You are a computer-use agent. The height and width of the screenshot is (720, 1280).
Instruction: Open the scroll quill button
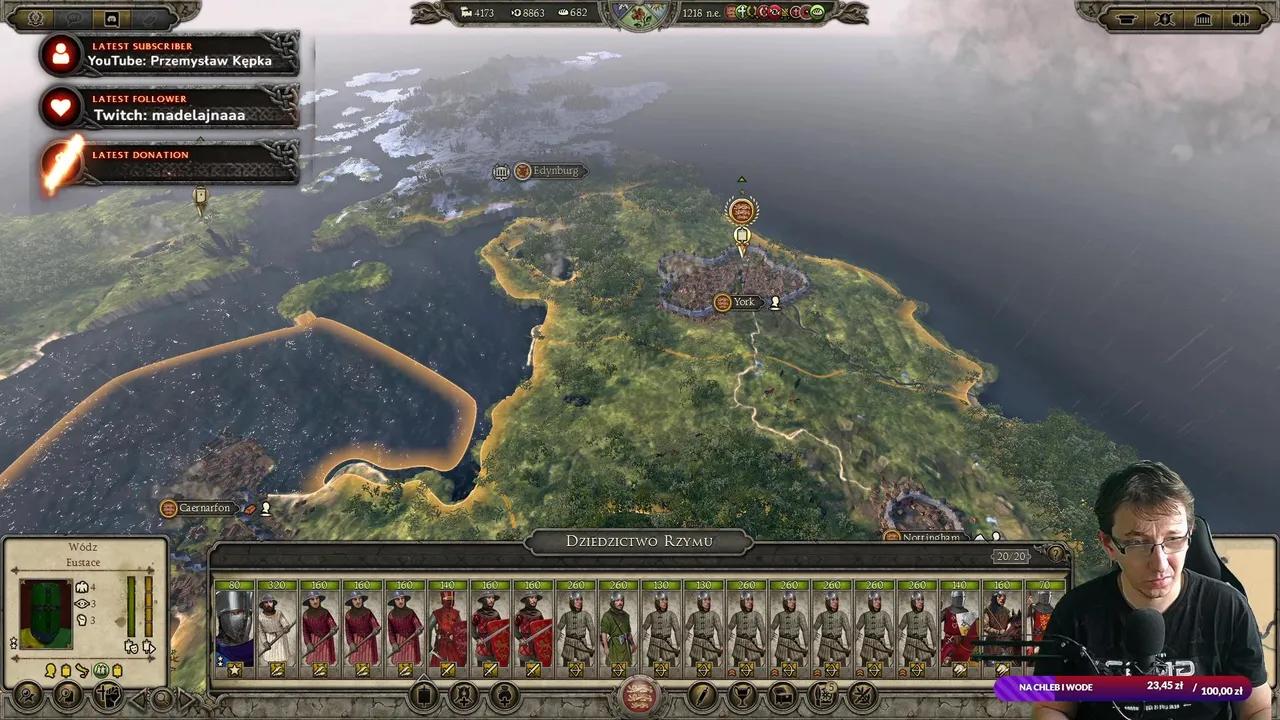pos(703,695)
